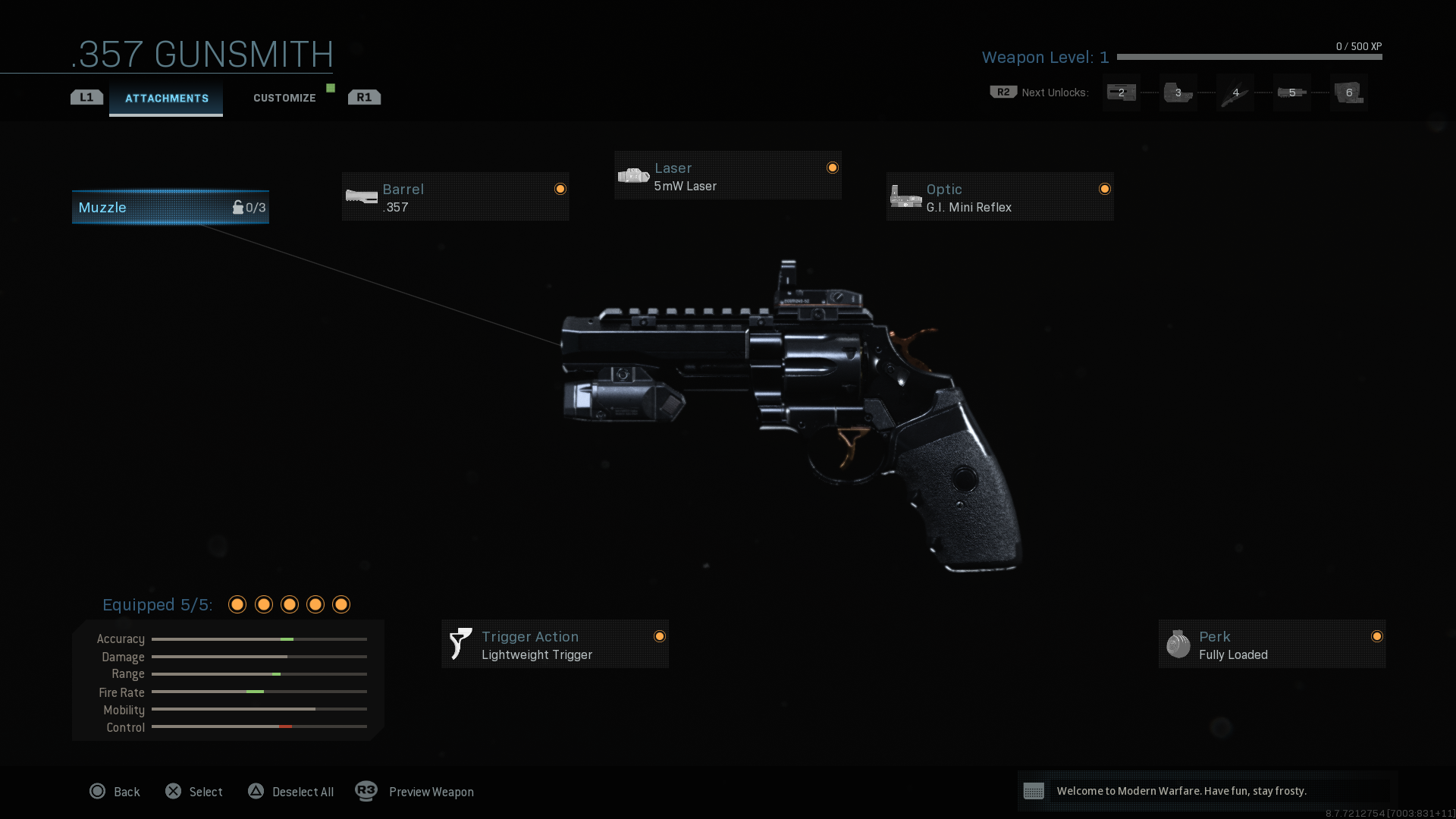Open the Customize tab
This screenshot has width=1456, height=819.
(284, 99)
